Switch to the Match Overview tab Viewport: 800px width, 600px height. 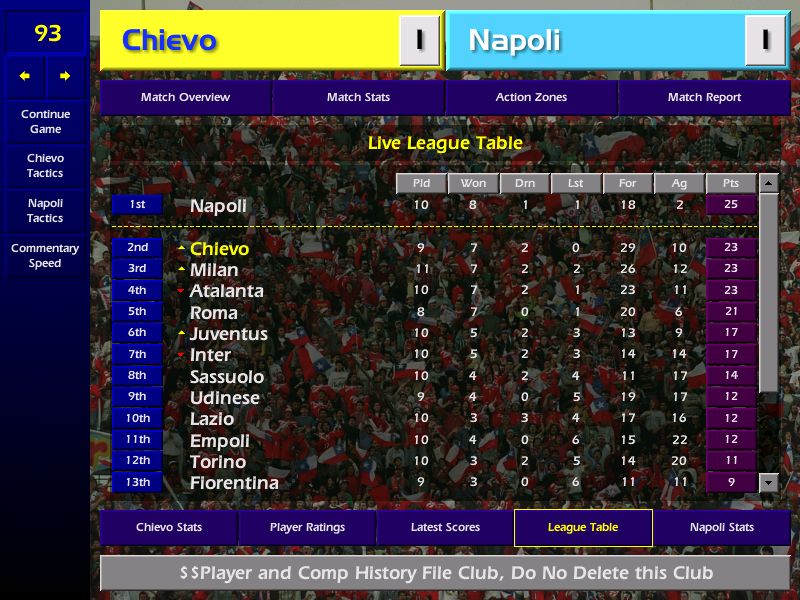pyautogui.click(x=185, y=97)
